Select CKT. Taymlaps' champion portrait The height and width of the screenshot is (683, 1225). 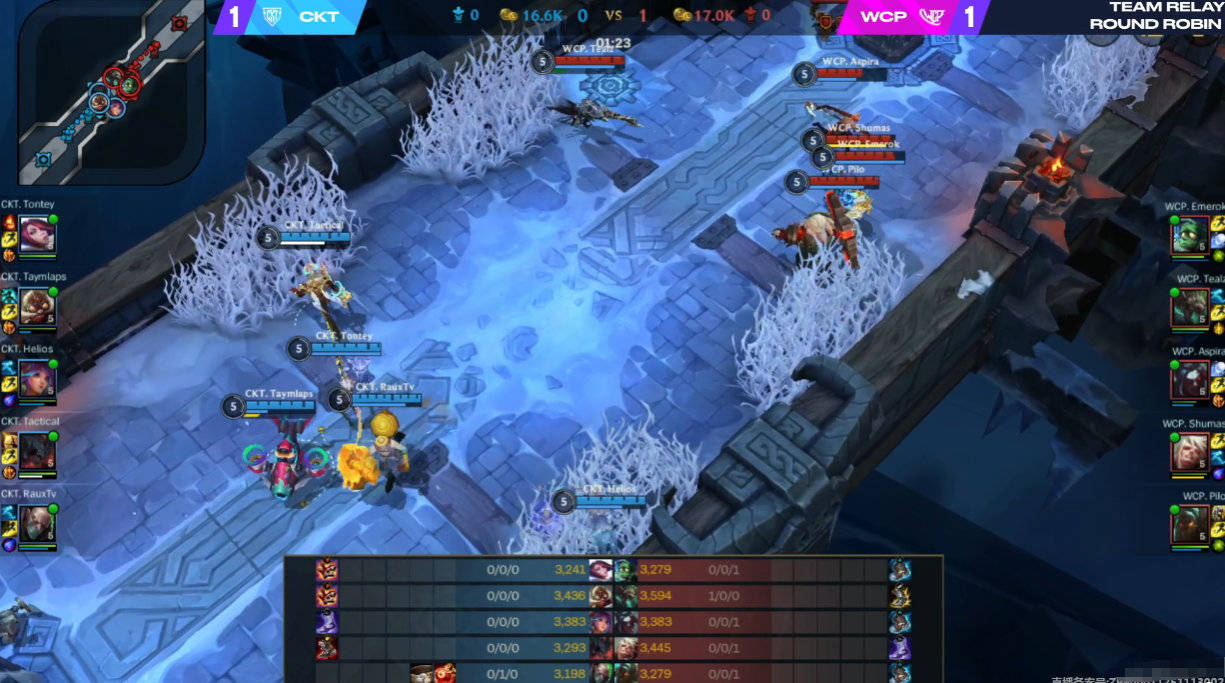(37, 307)
